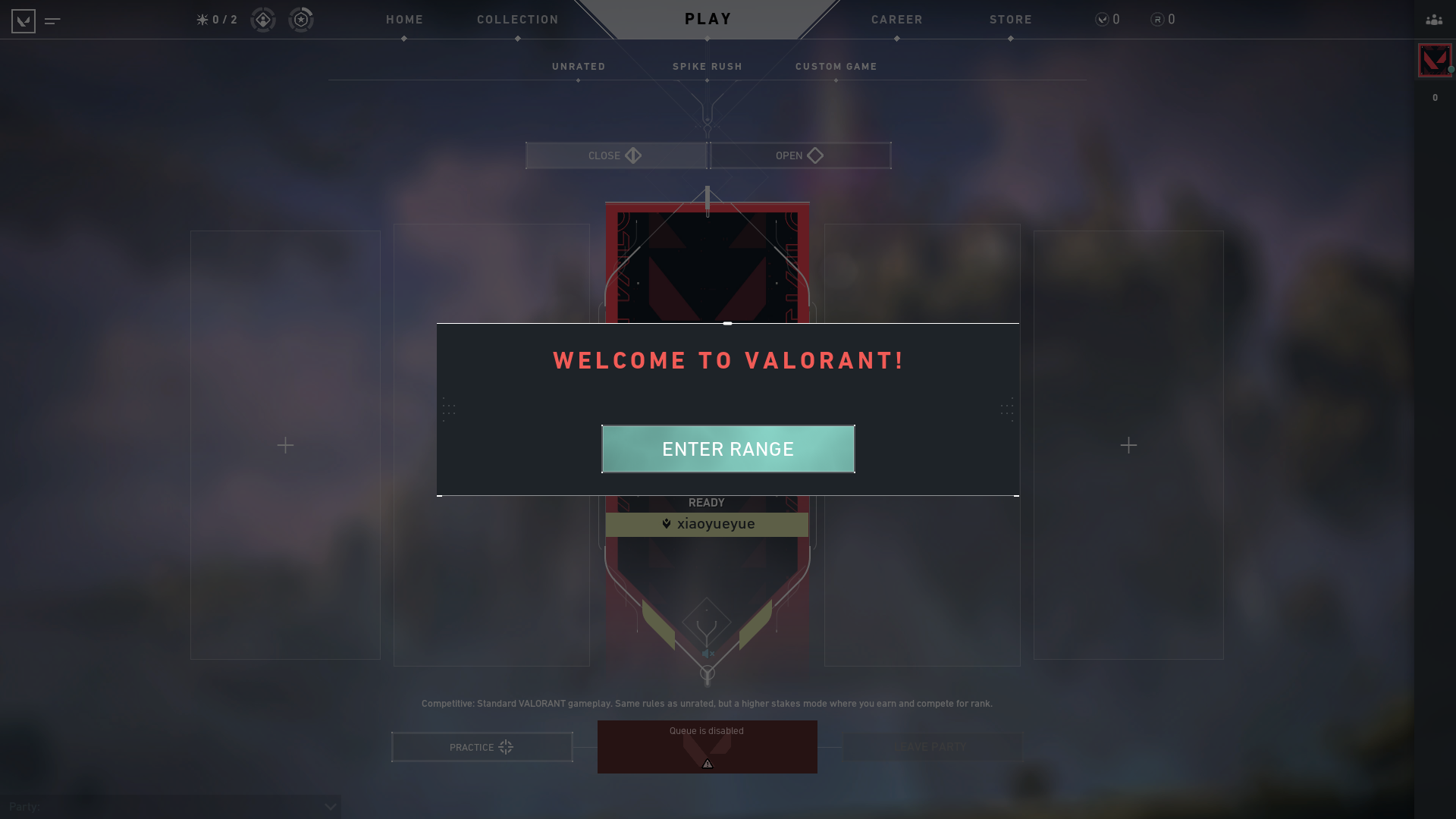
Task: Select the xiaoyueyue ready name bar
Action: 707,524
